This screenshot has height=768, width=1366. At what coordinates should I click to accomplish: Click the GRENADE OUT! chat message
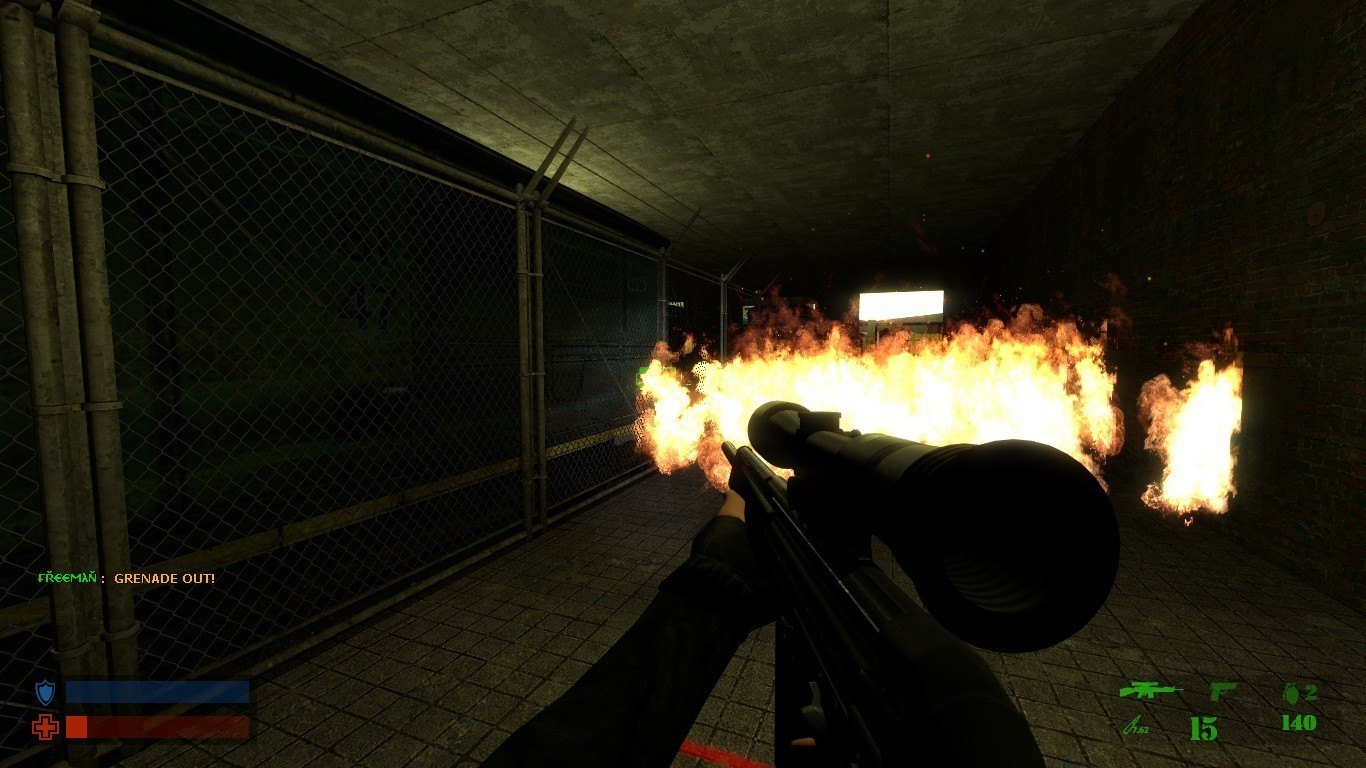click(x=164, y=578)
